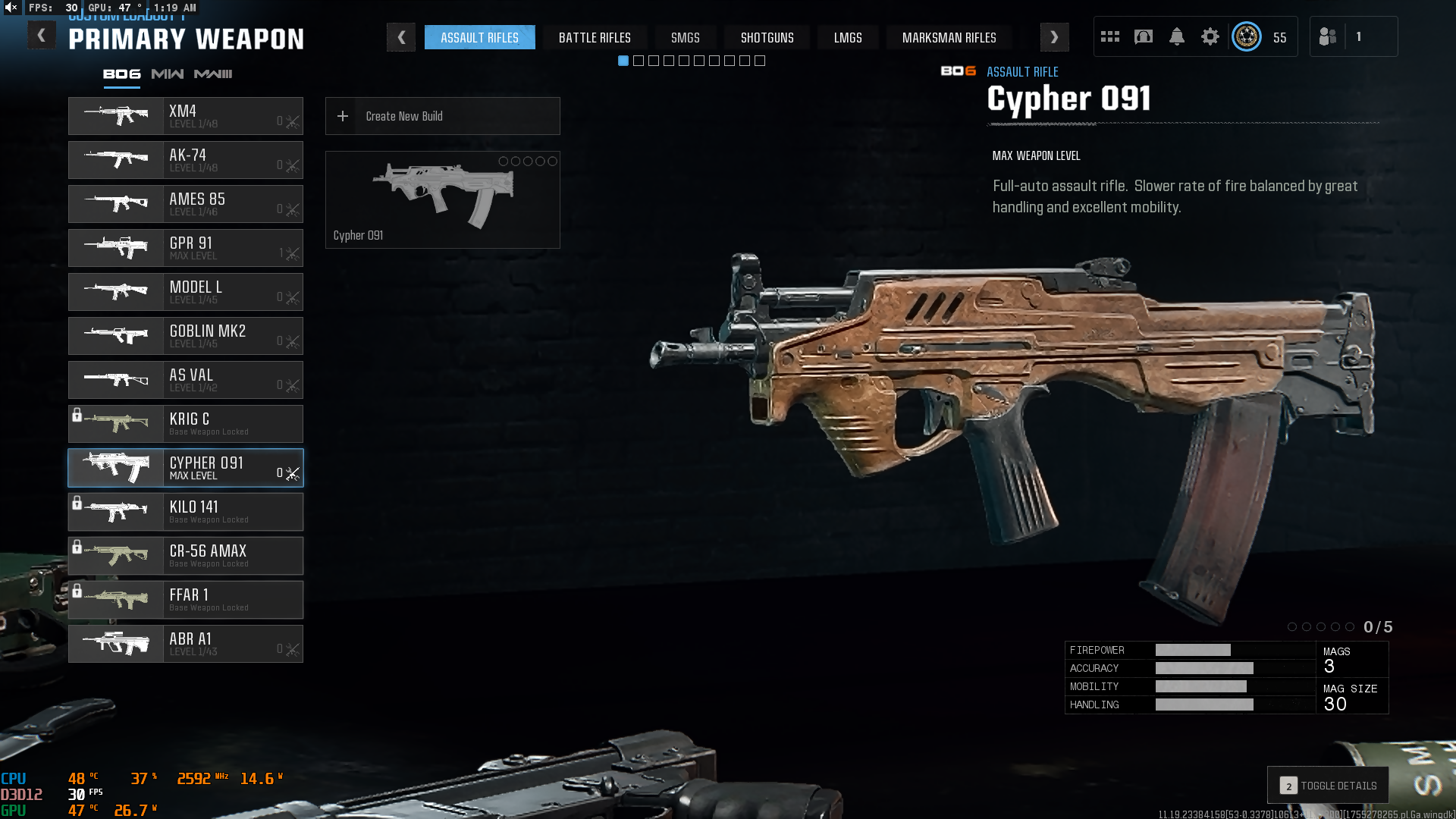Pick the AMES 85 rifle row
The width and height of the screenshot is (1456, 819).
click(x=186, y=204)
